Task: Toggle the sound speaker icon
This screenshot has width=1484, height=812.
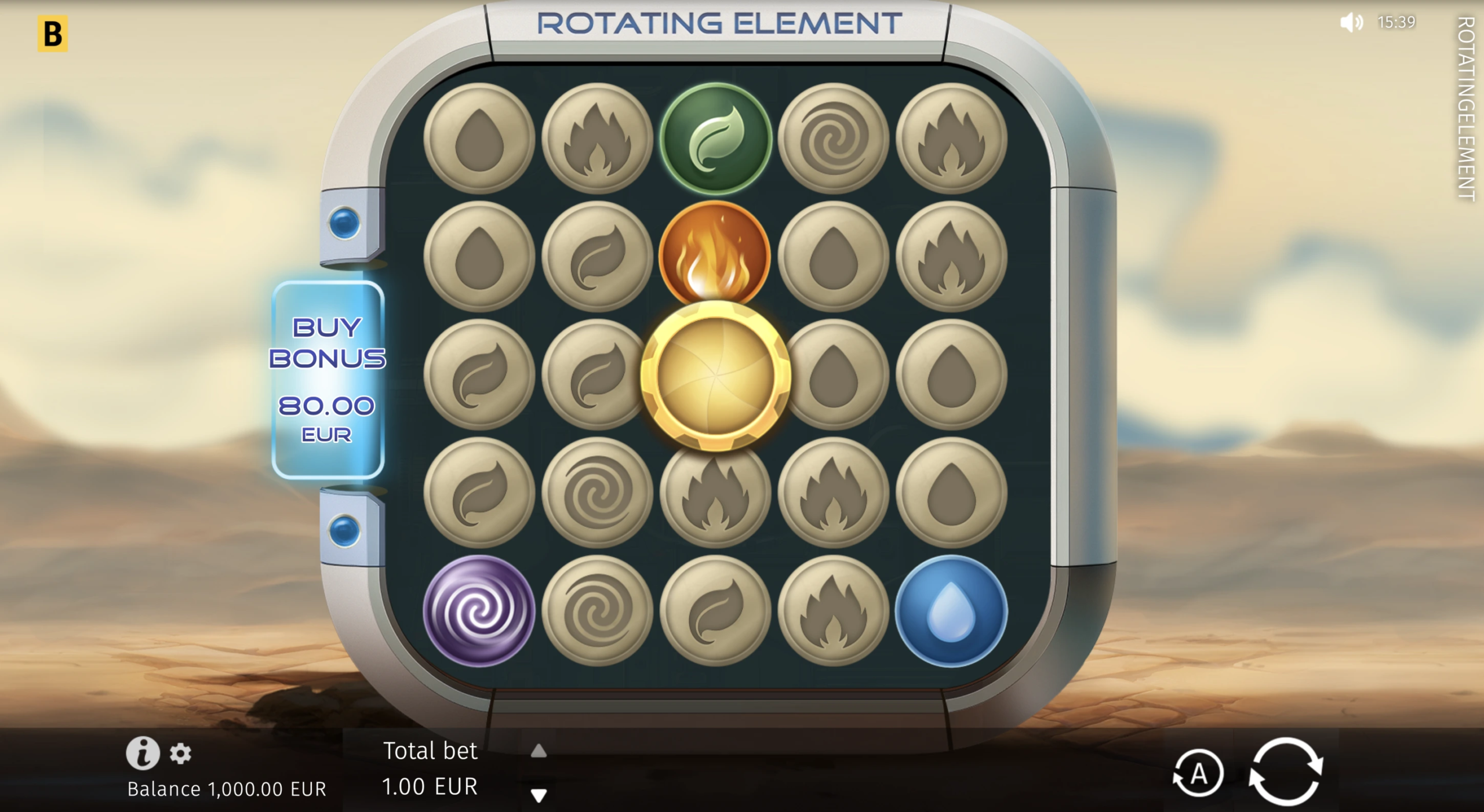Action: click(1352, 23)
